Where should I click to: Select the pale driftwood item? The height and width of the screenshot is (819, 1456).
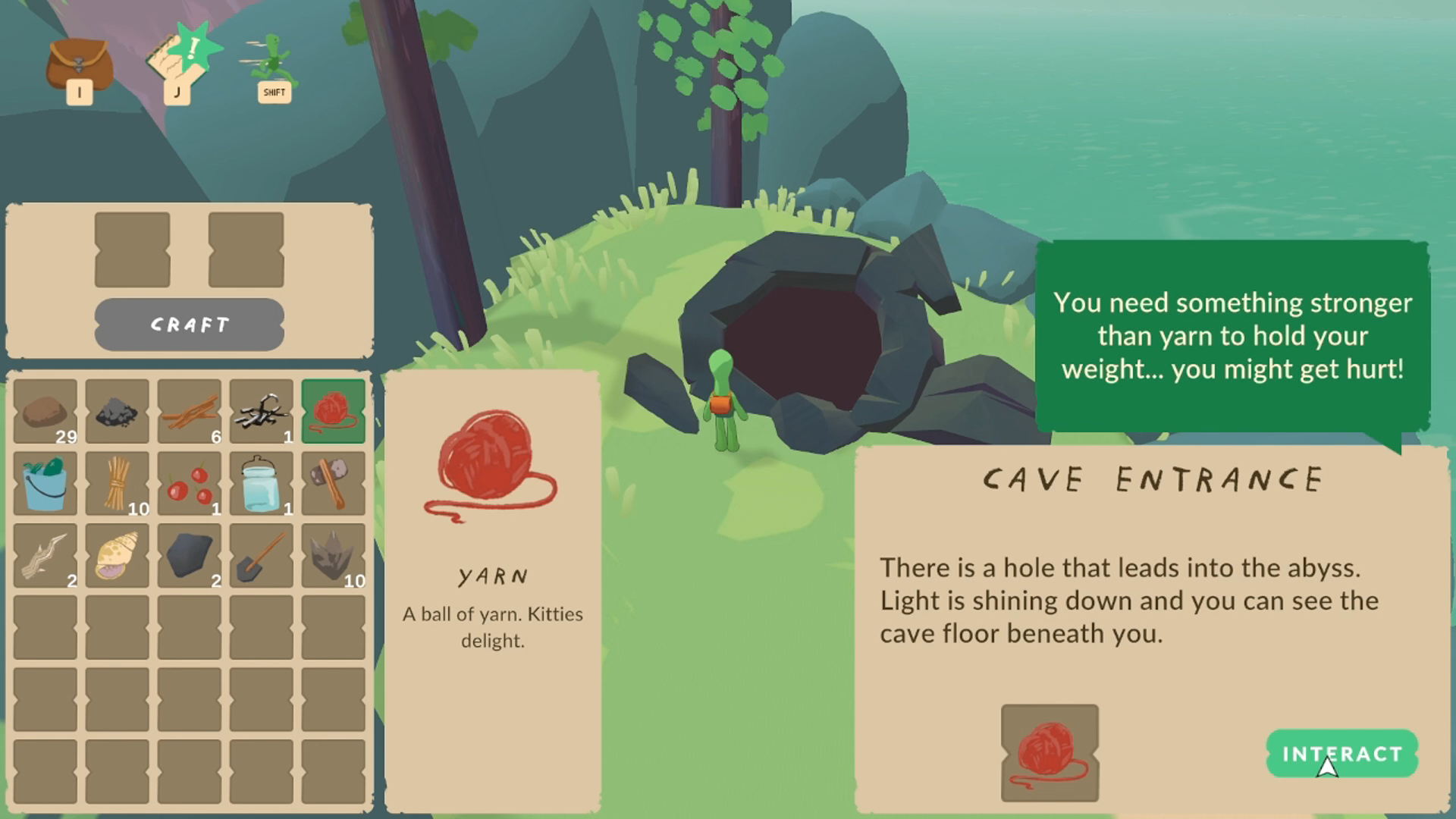[x=45, y=555]
